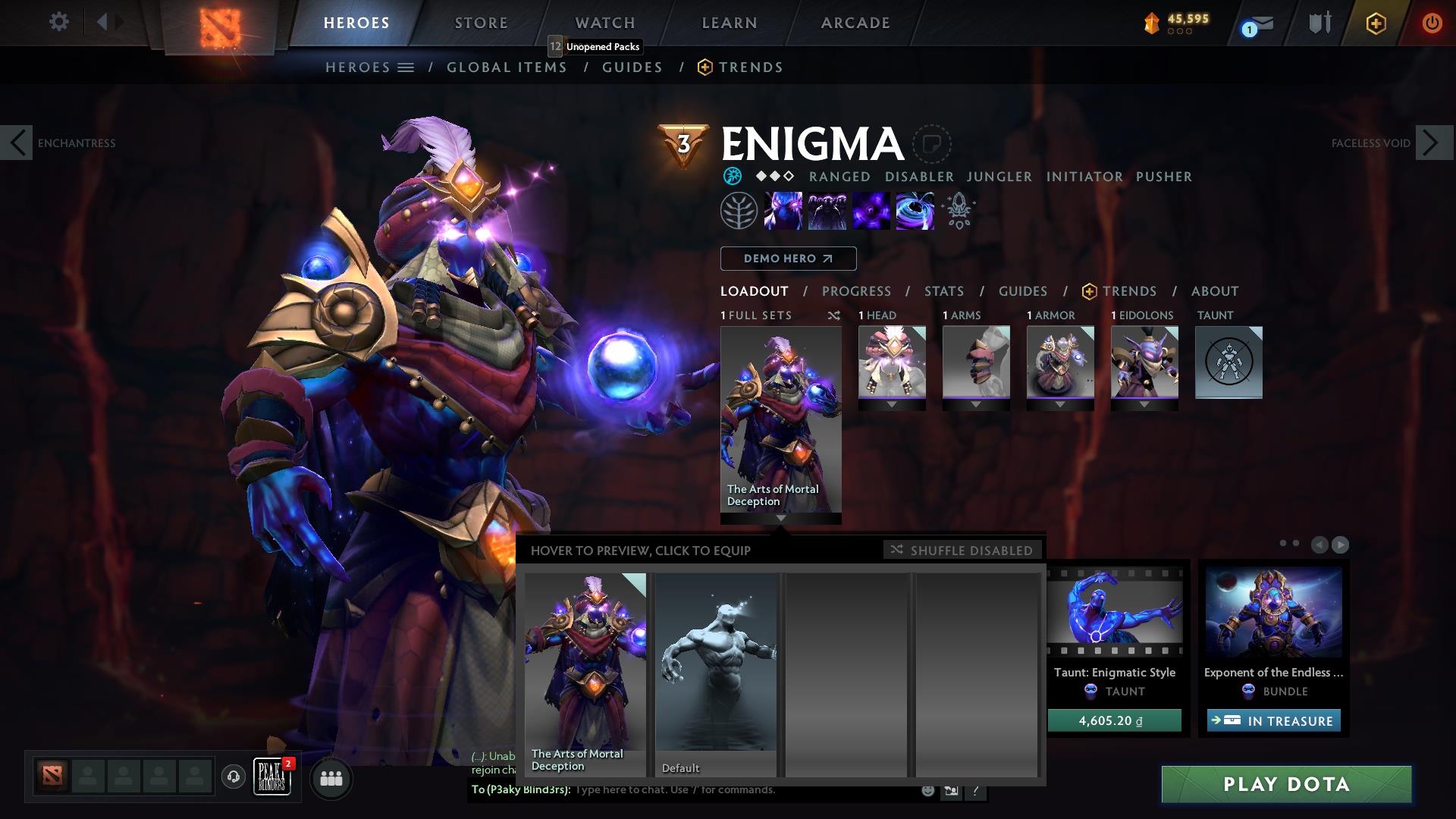Switch to the Stats tab
The height and width of the screenshot is (819, 1456).
(x=943, y=291)
